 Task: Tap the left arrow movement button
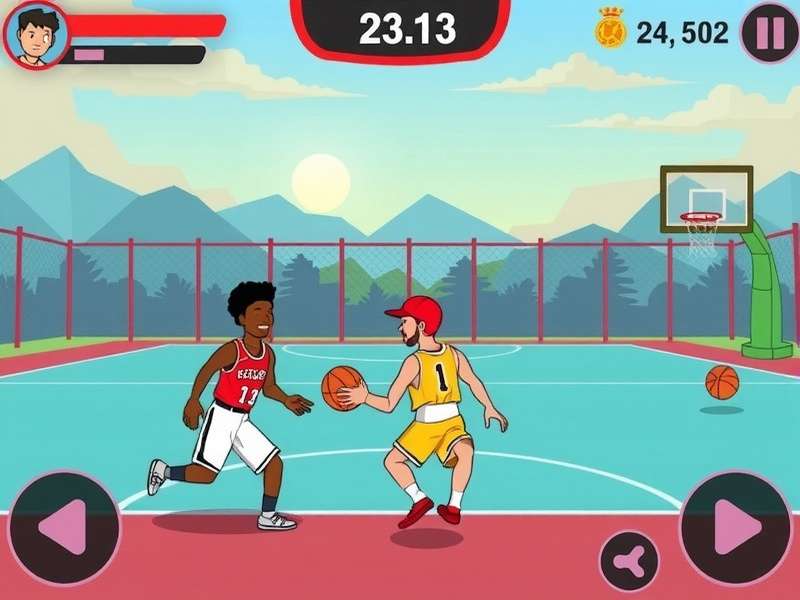(63, 527)
